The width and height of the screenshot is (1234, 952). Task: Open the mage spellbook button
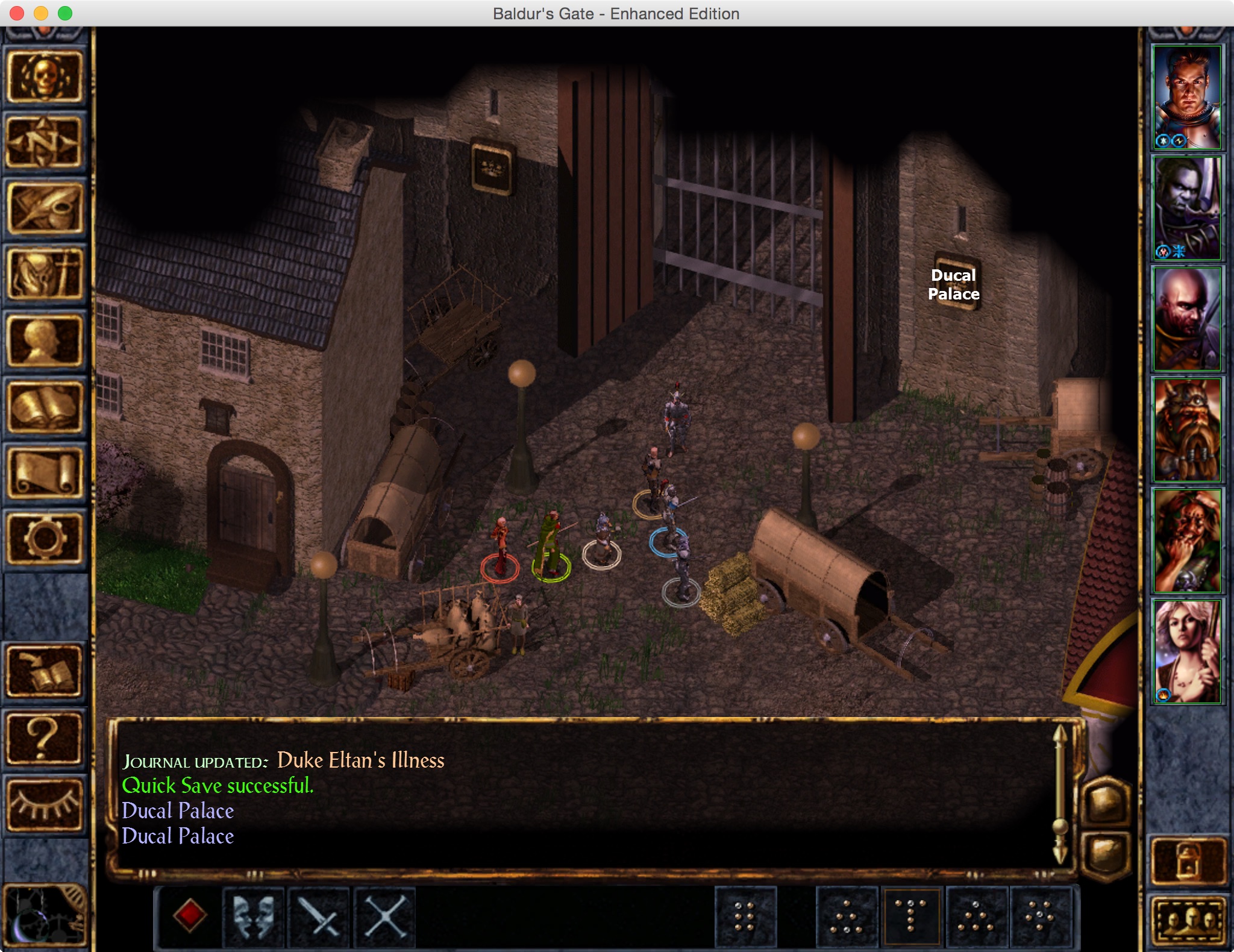coord(44,407)
